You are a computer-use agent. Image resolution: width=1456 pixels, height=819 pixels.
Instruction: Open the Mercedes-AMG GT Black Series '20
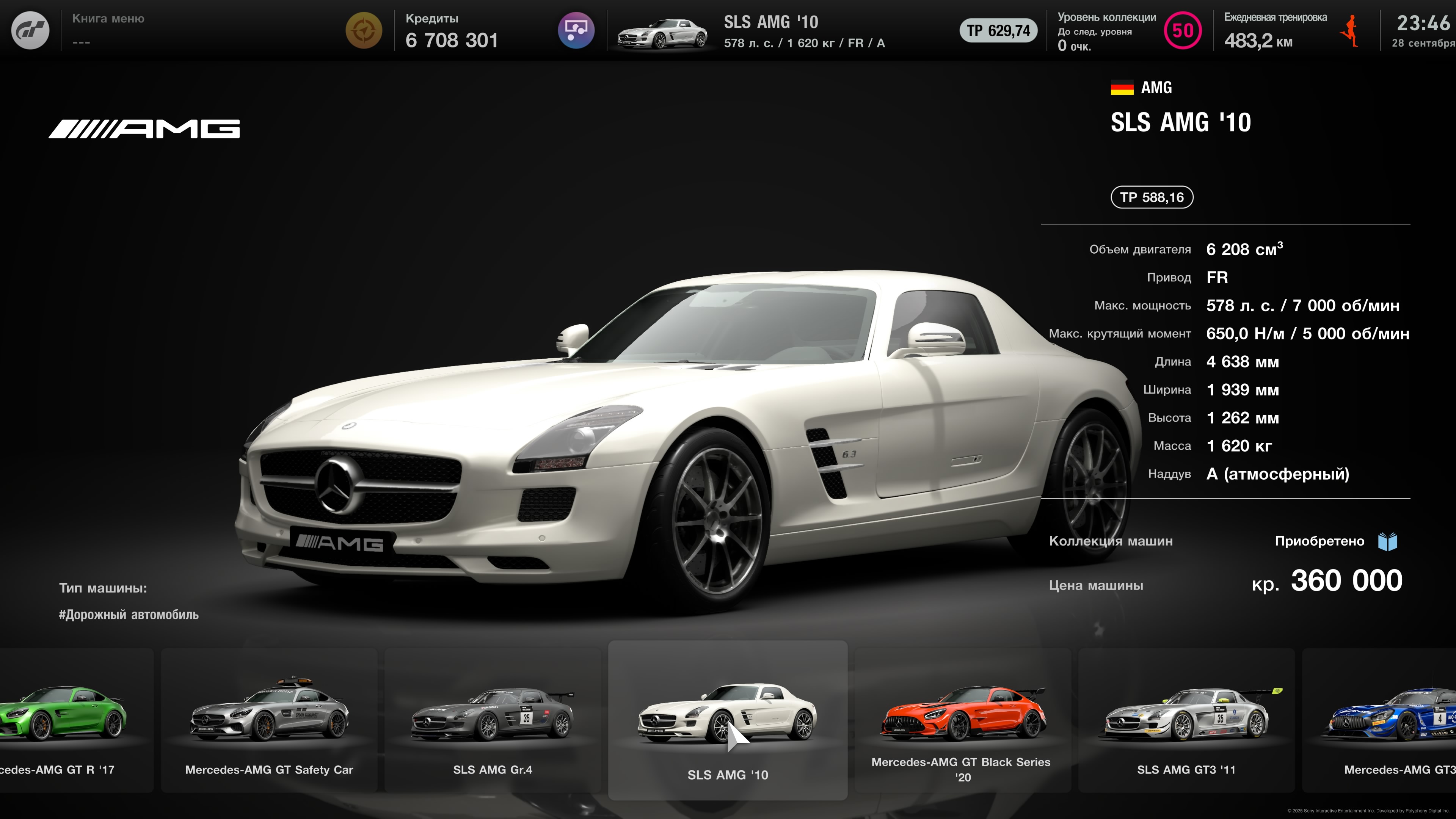click(963, 720)
